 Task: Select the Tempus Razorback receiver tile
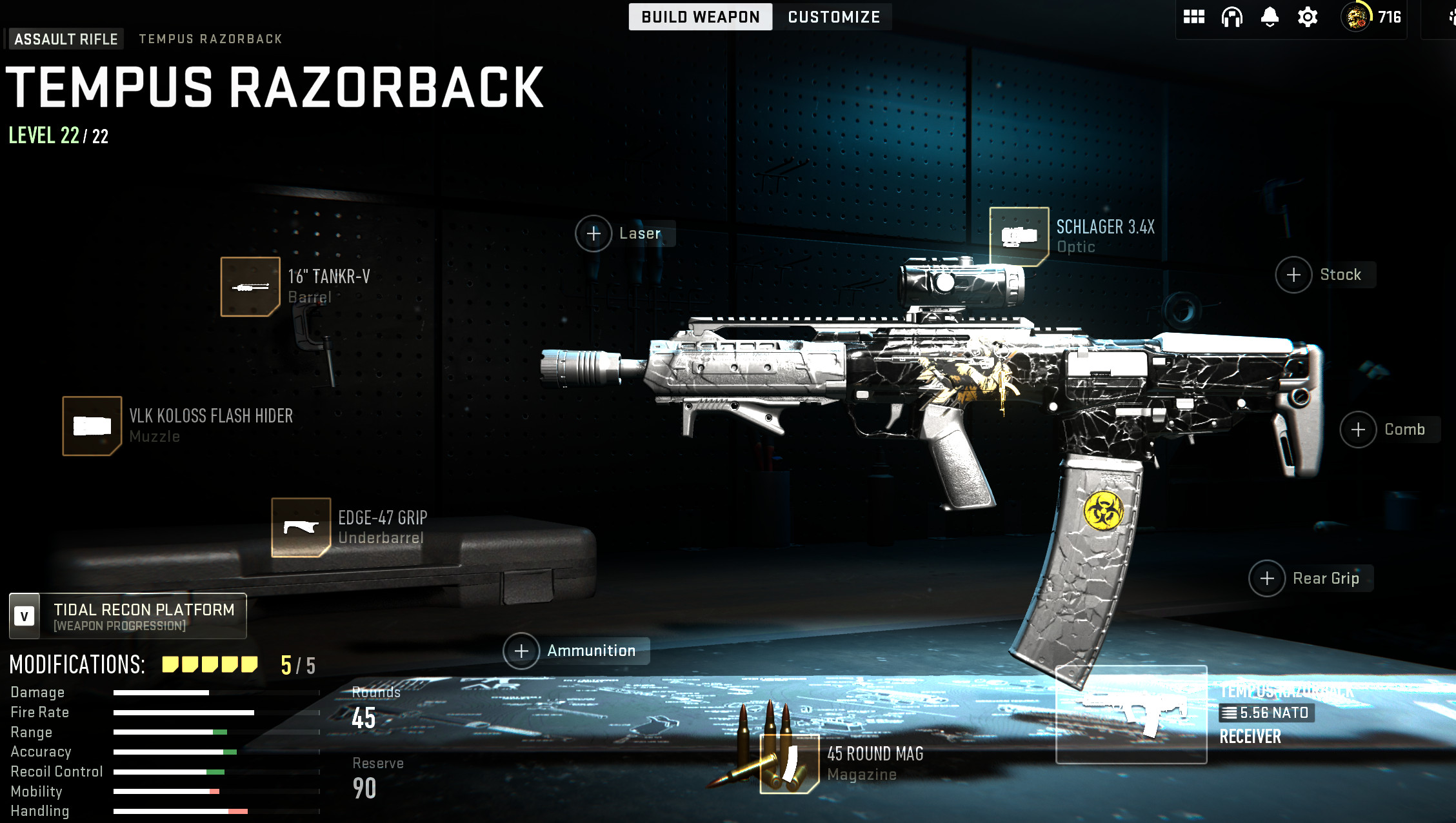click(1131, 715)
